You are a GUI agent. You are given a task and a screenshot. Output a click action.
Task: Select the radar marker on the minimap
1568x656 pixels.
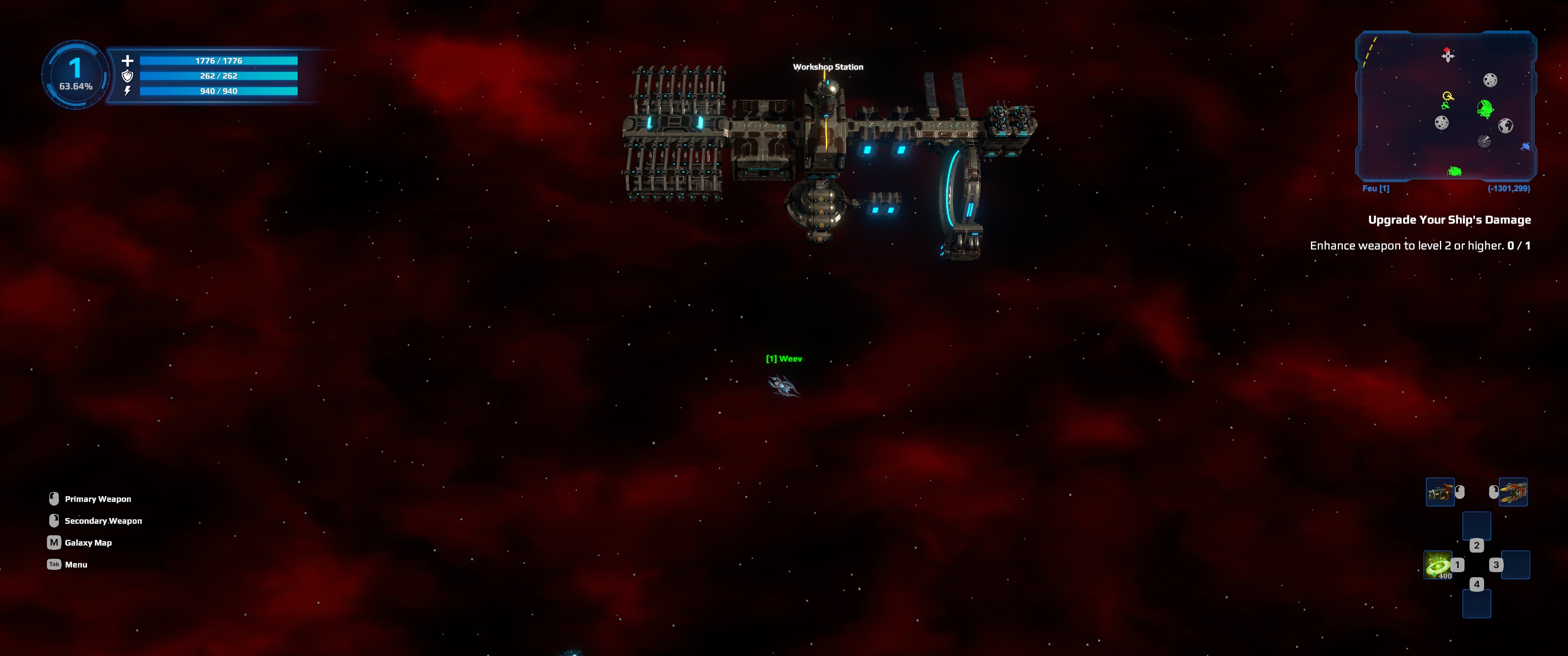pyautogui.click(x=1484, y=141)
